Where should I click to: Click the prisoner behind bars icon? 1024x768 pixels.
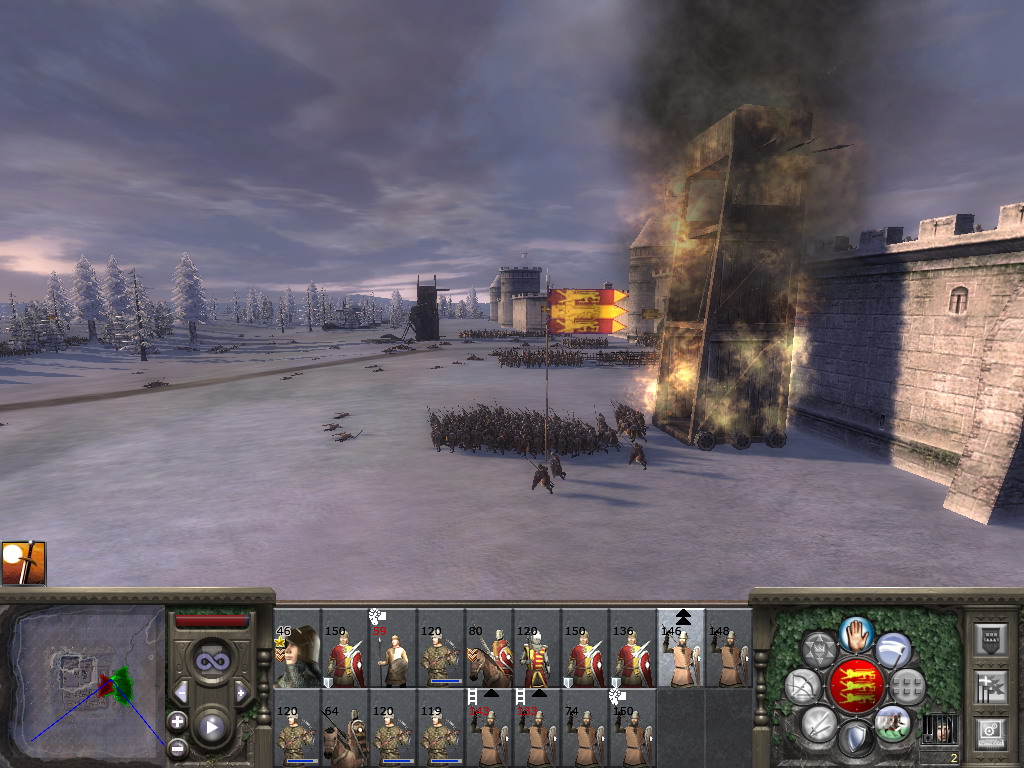[x=939, y=730]
